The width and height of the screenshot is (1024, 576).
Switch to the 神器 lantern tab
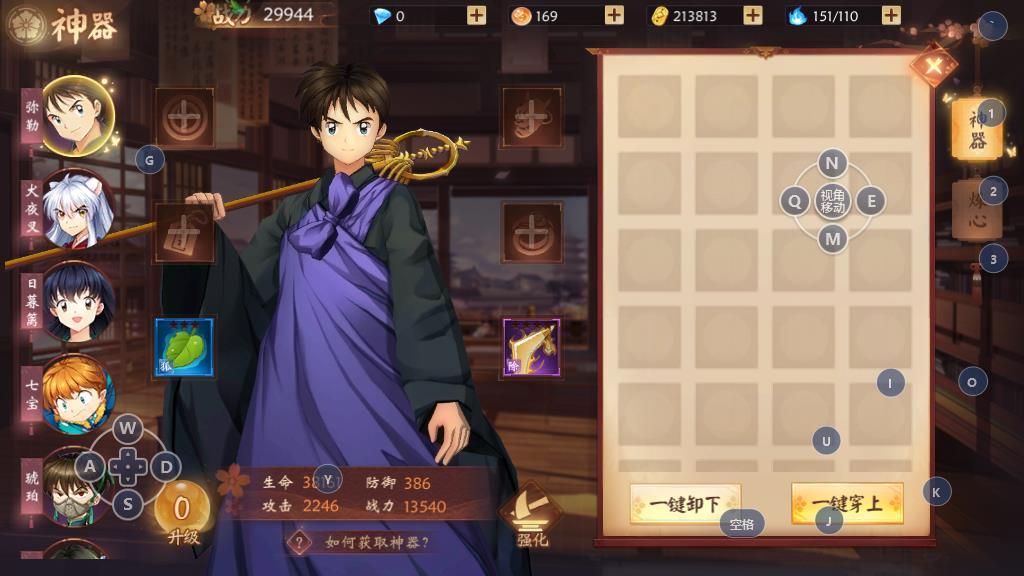976,130
